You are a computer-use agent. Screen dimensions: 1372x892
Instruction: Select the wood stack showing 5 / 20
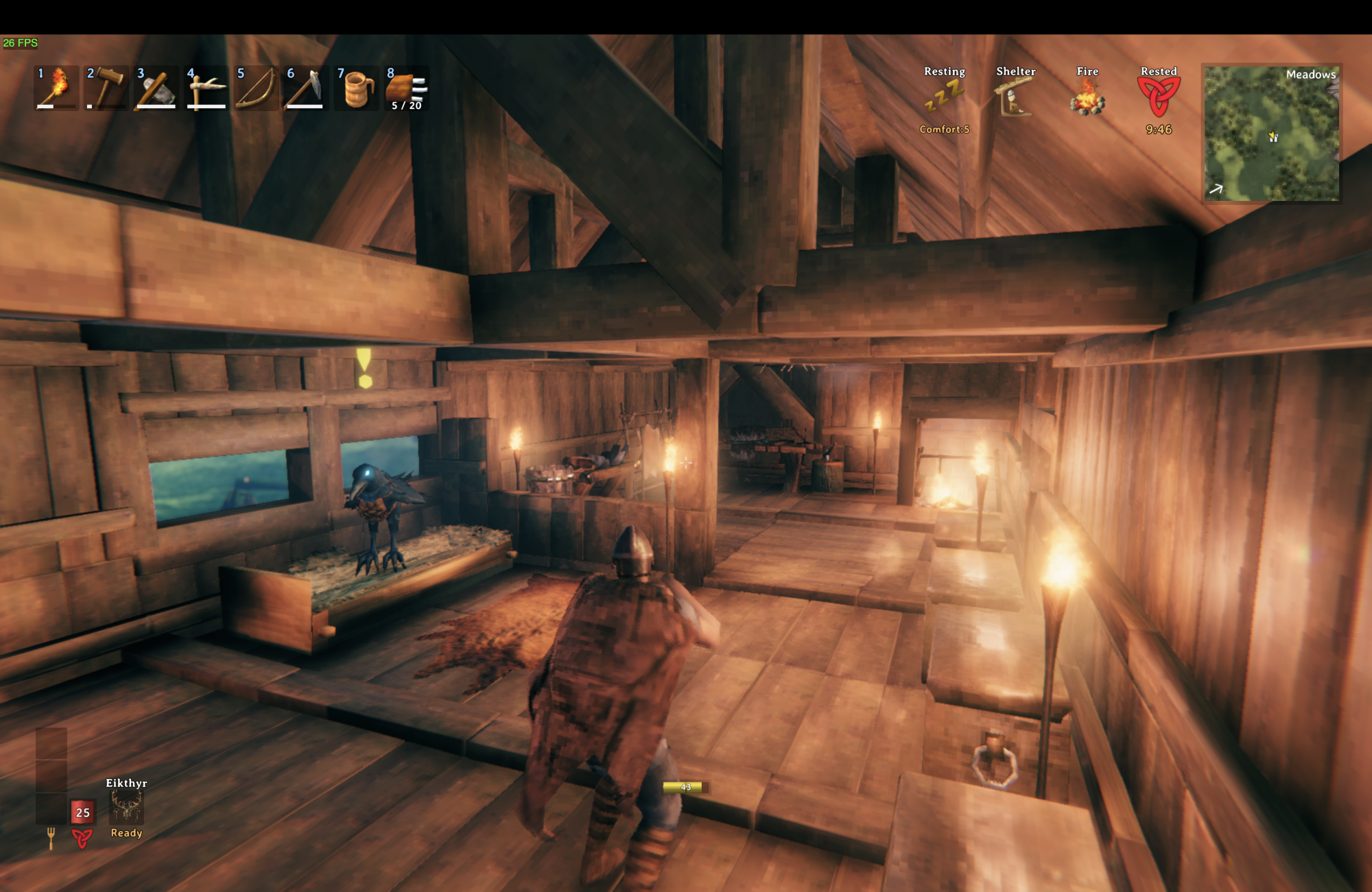point(407,88)
